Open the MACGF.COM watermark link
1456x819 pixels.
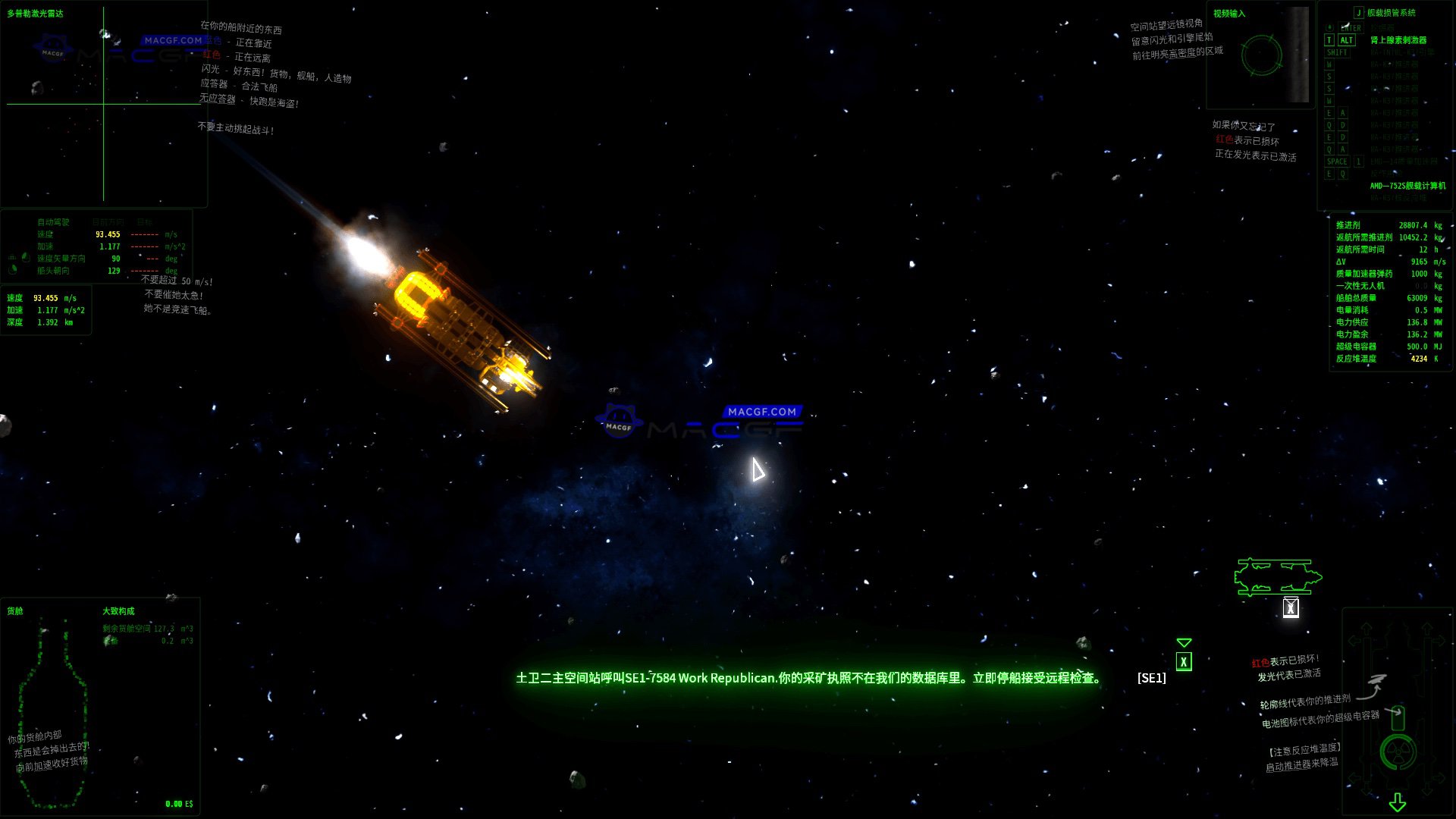[x=761, y=410]
